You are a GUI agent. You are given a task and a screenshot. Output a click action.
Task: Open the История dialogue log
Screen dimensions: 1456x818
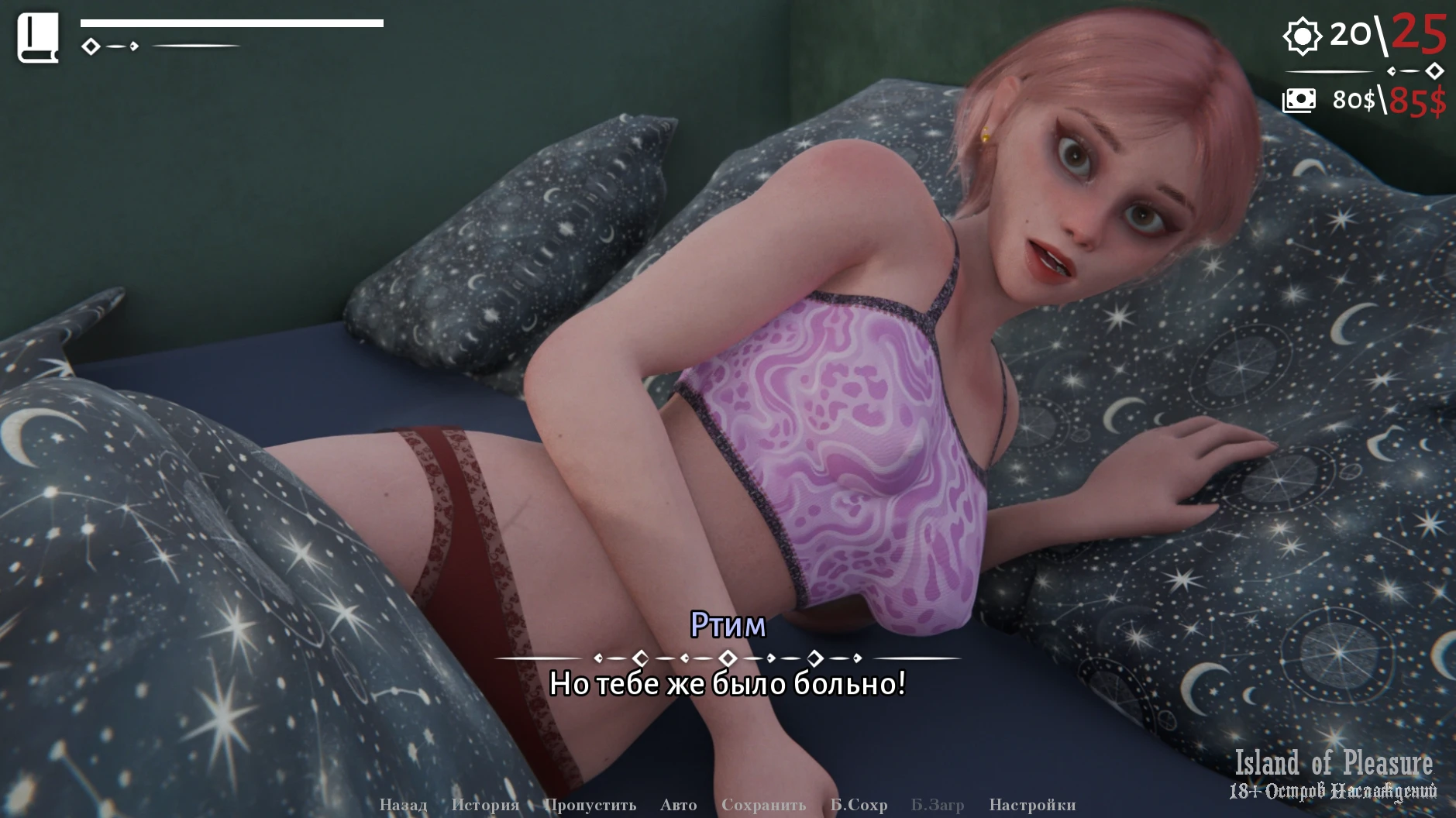(485, 805)
